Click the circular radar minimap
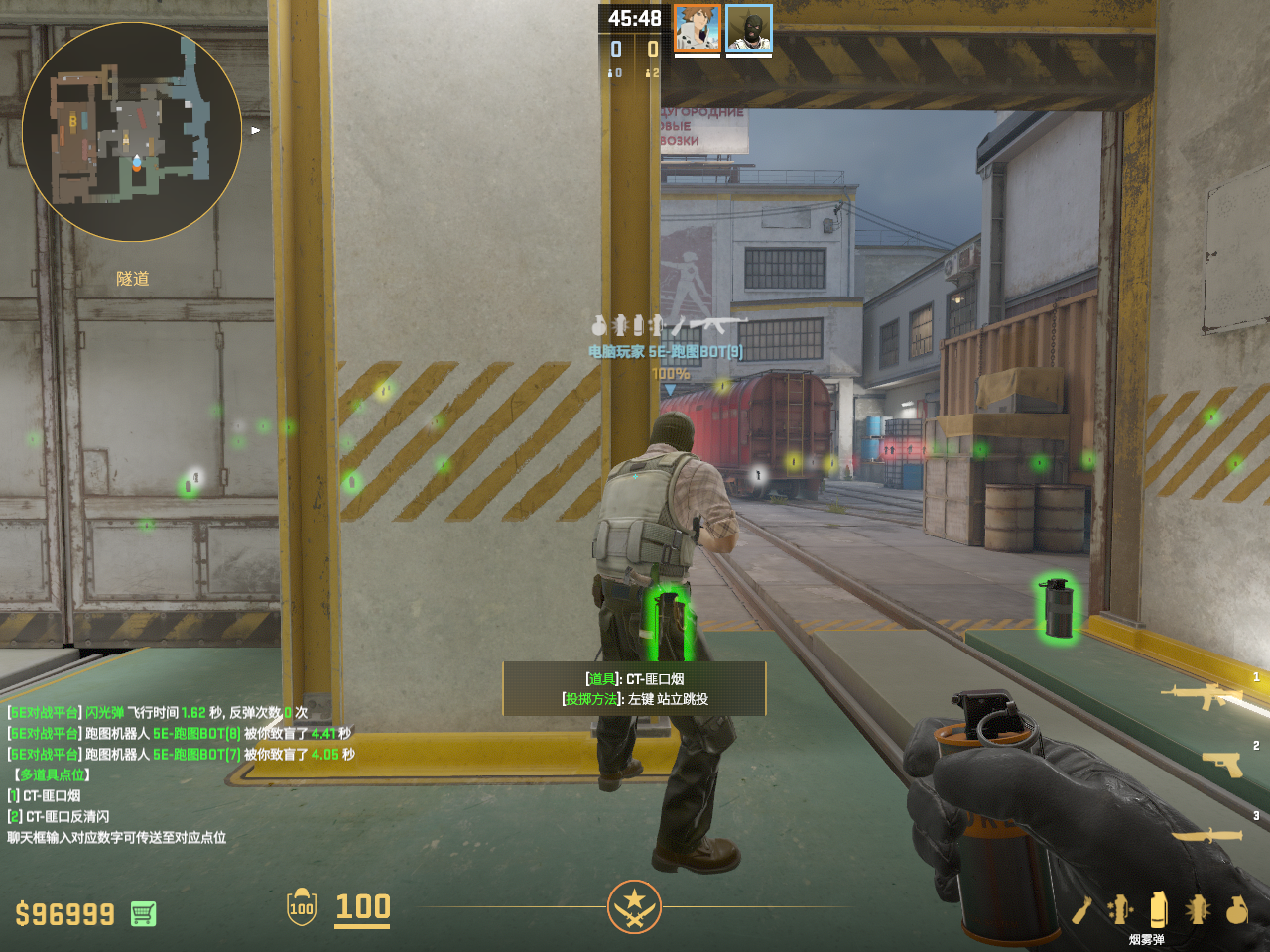This screenshot has width=1270, height=952. (132, 132)
